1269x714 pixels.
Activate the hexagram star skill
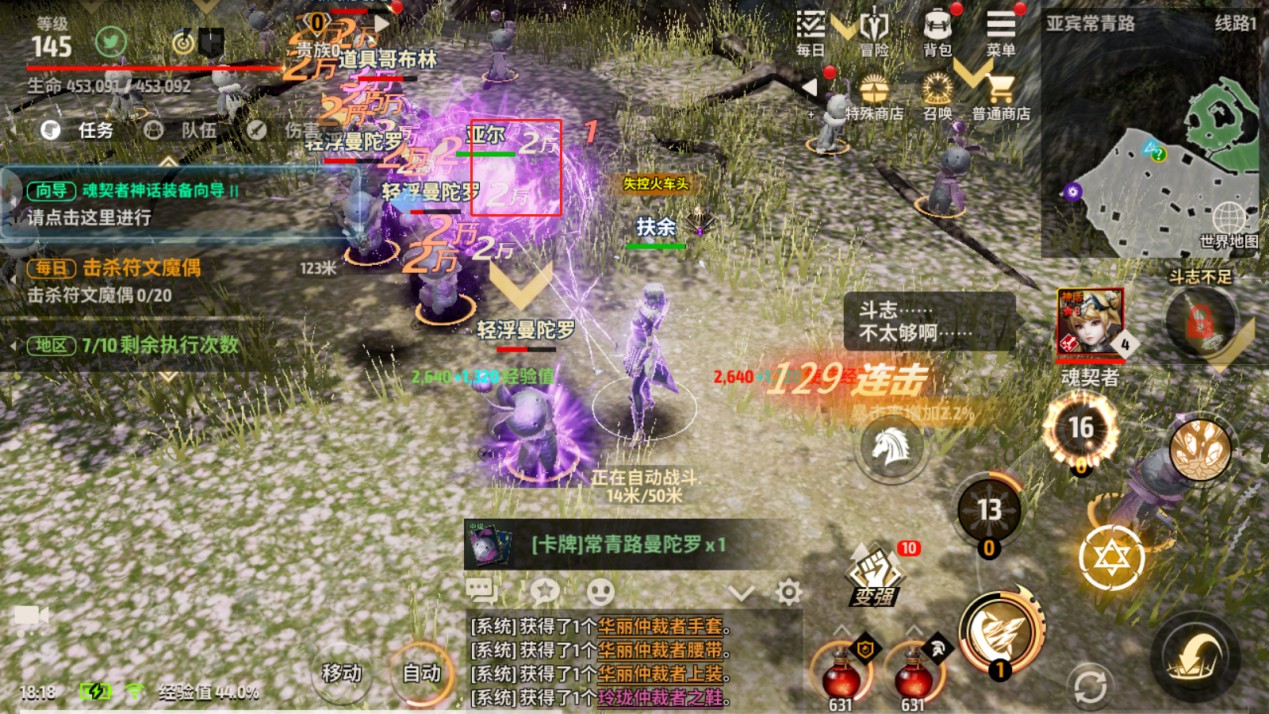tap(1111, 556)
